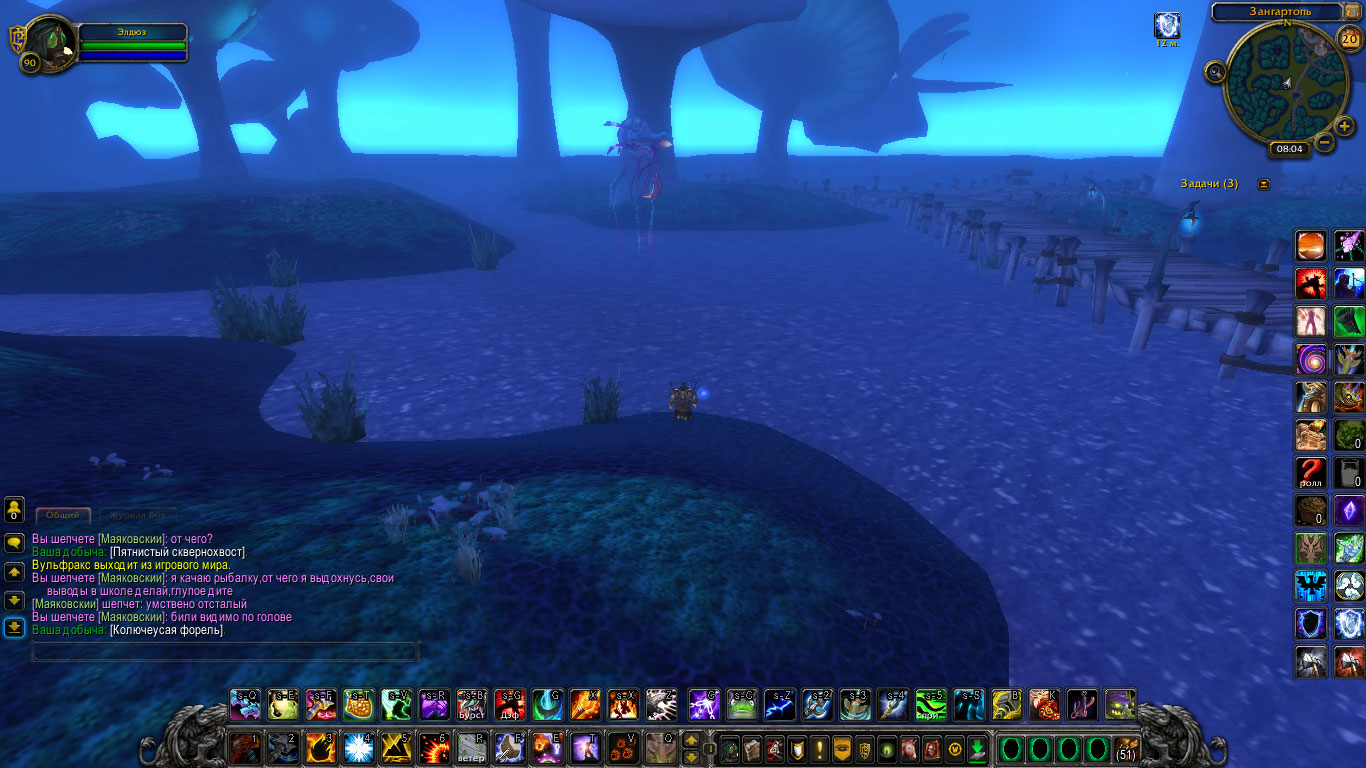Use the Бурст macro on the action bar
Image resolution: width=1366 pixels, height=768 pixels.
[471, 705]
